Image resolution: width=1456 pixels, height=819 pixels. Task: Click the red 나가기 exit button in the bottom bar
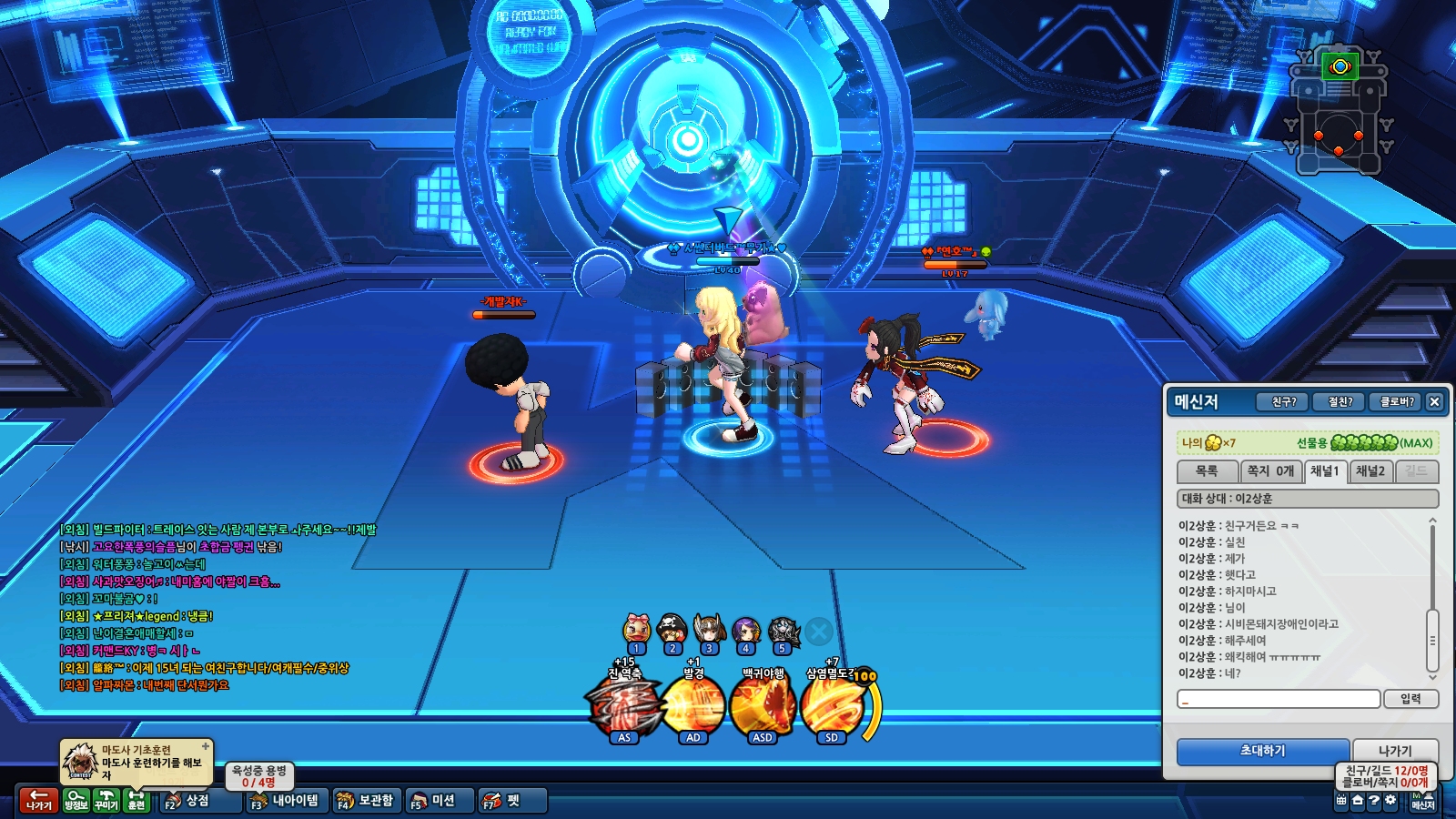point(38,801)
